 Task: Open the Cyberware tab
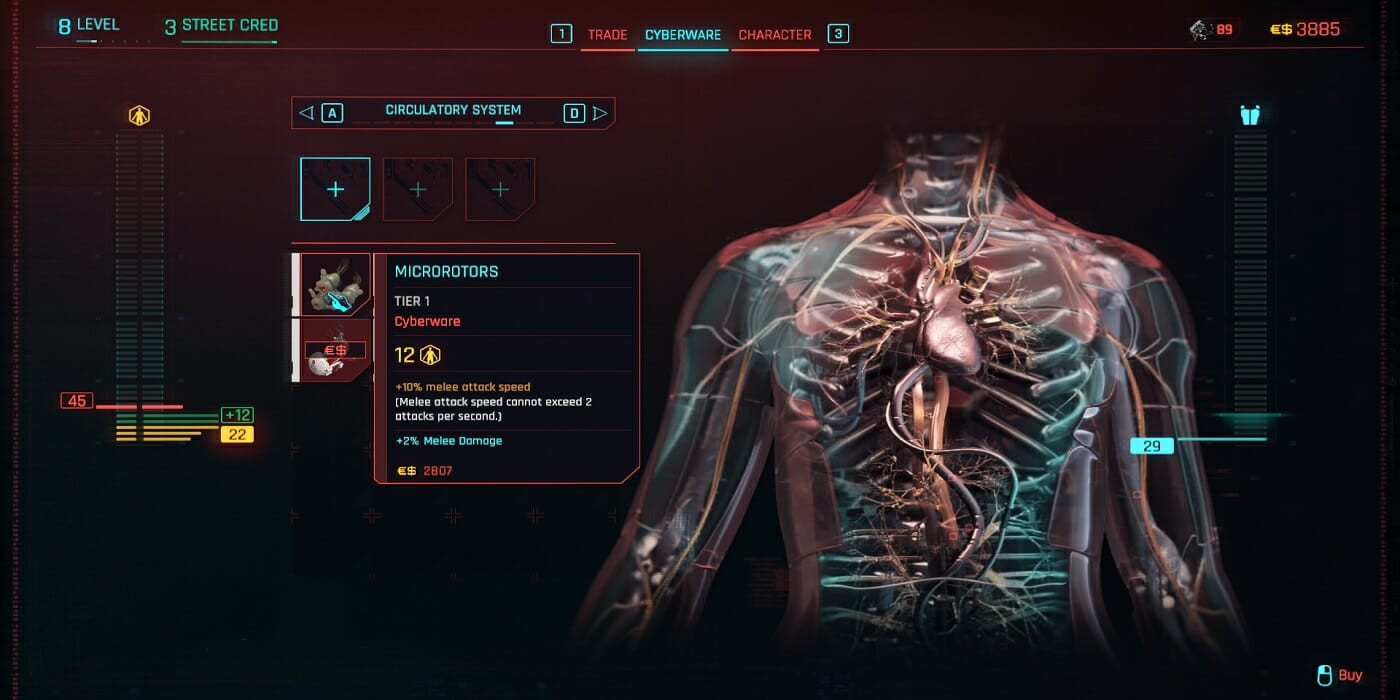click(683, 35)
